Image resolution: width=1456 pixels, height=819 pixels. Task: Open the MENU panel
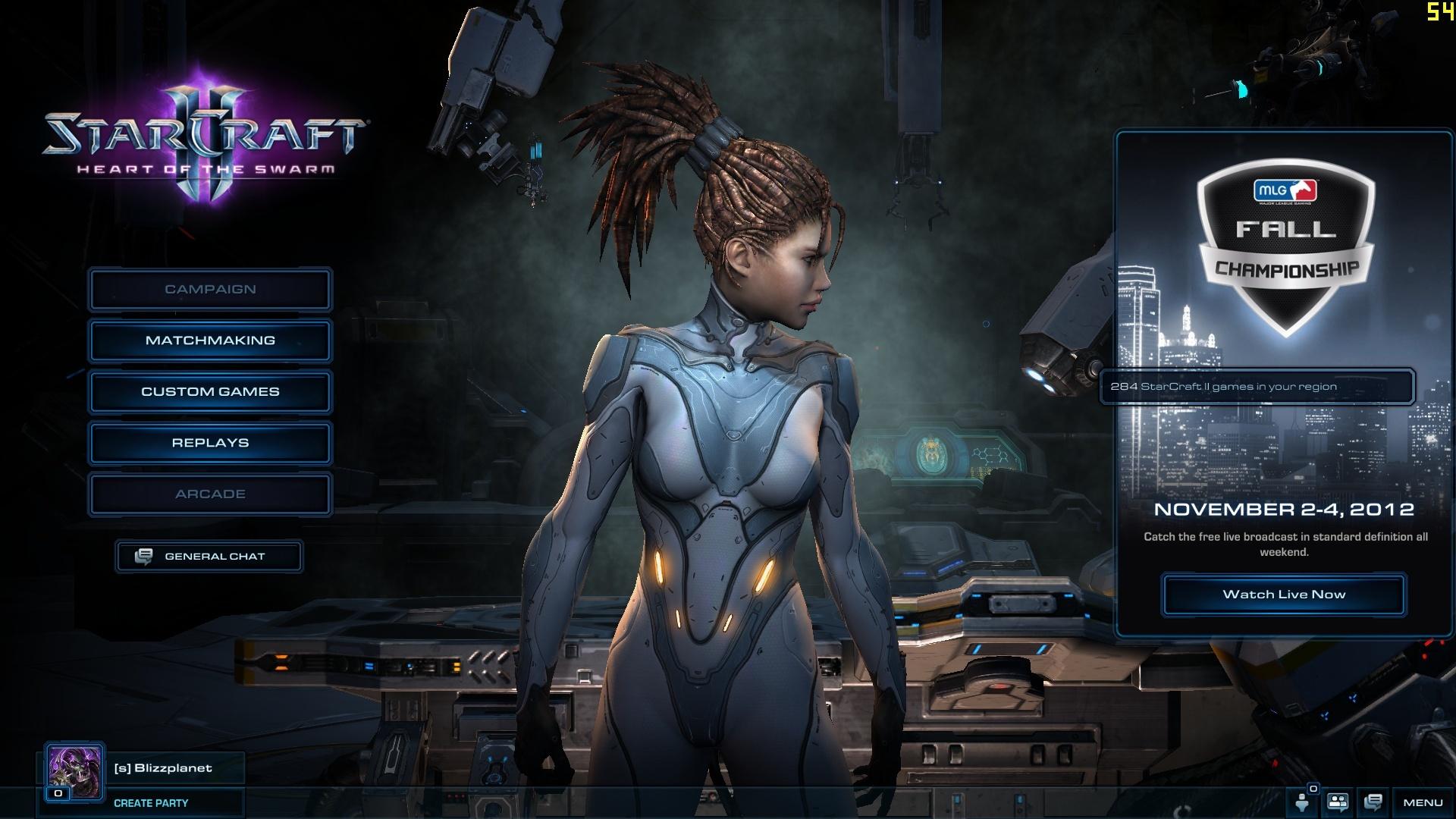pos(1422,802)
